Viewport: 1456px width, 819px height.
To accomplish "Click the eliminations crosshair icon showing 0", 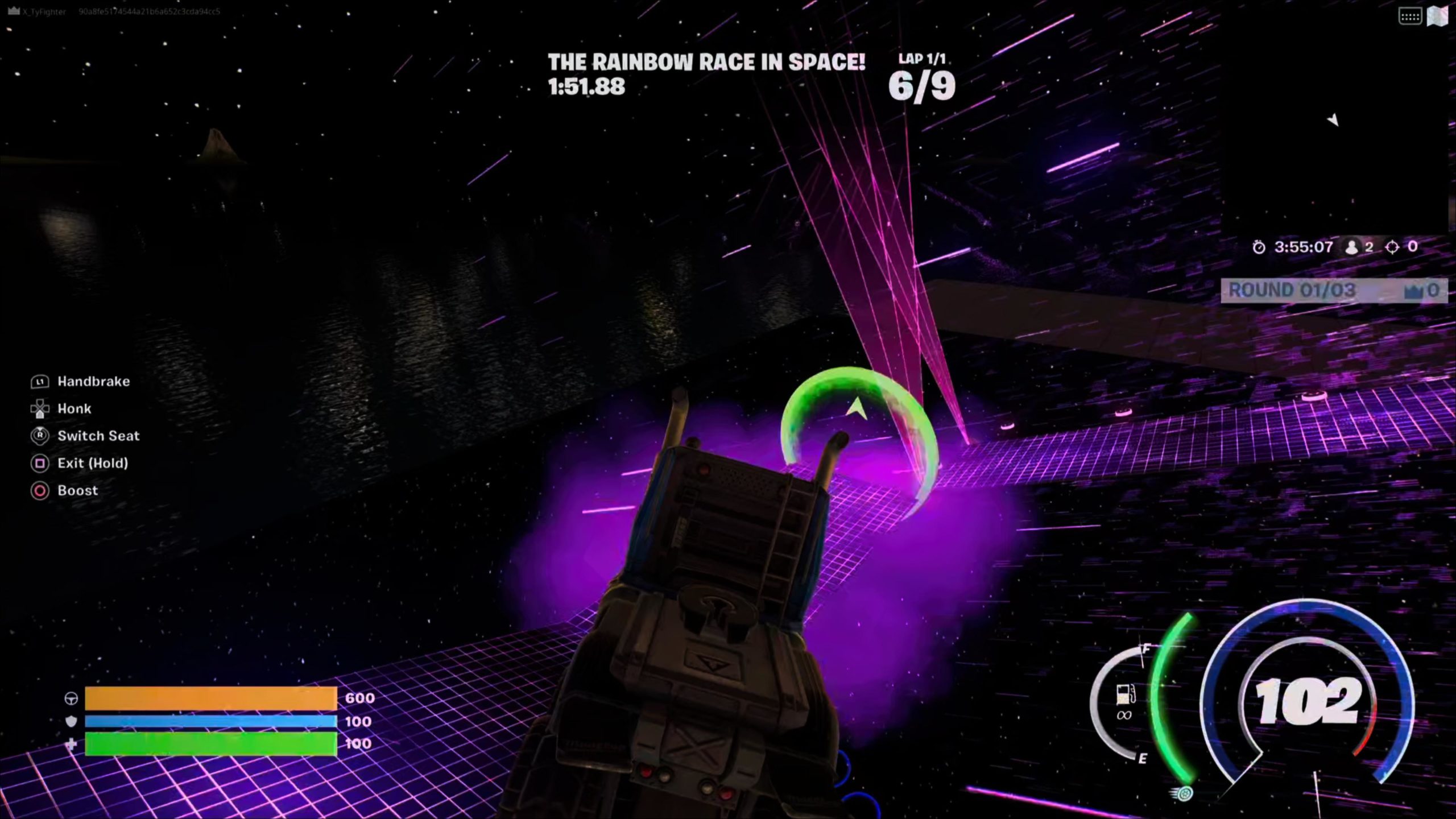I will (x=1394, y=246).
